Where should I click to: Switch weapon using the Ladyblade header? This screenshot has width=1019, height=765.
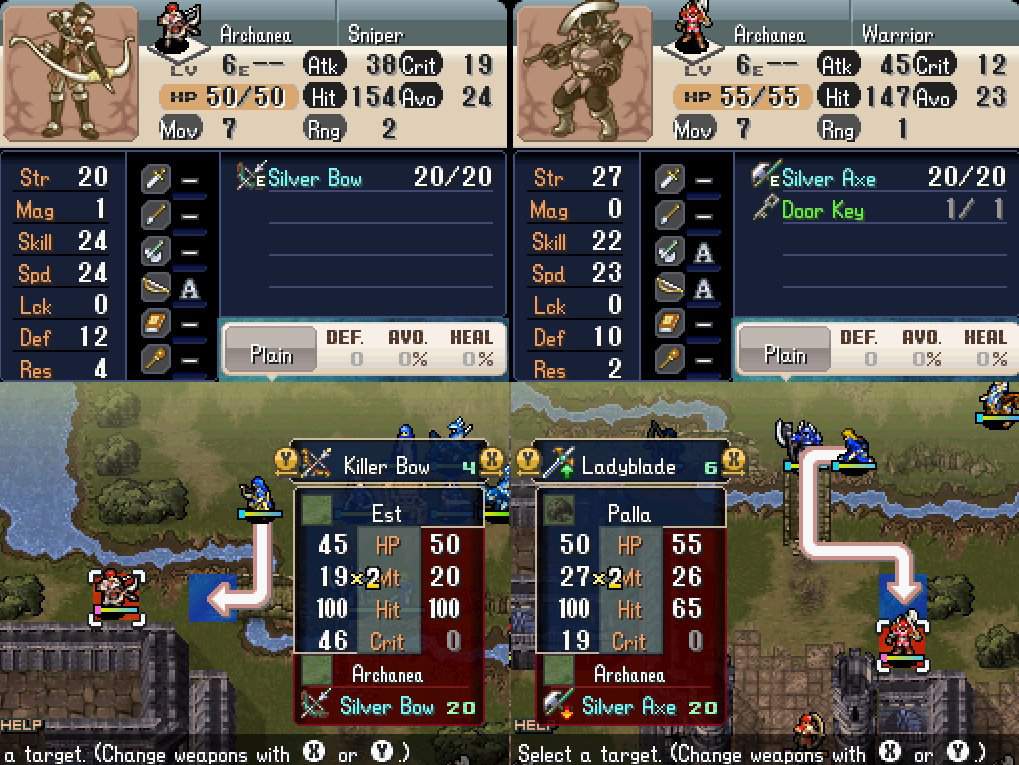630,467
